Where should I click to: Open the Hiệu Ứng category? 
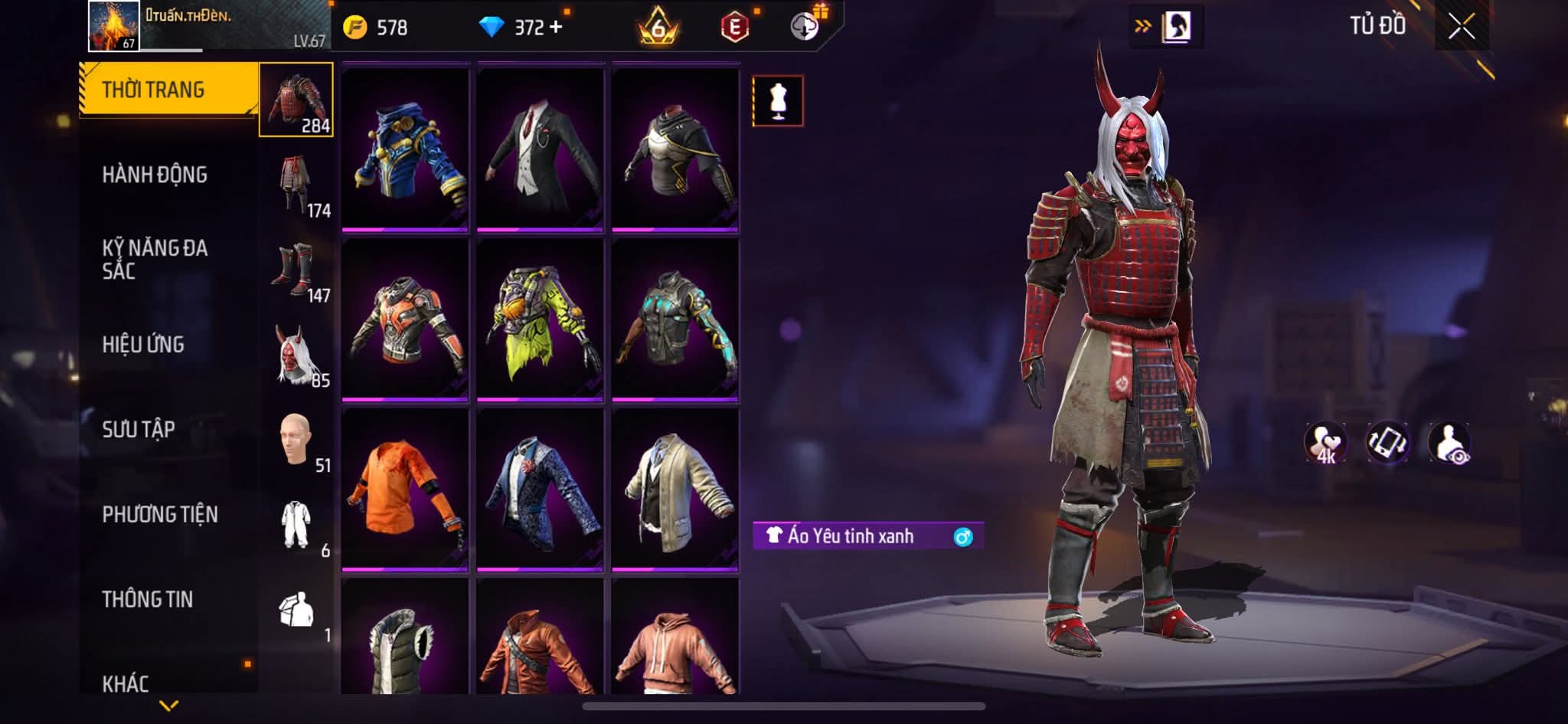tap(143, 345)
